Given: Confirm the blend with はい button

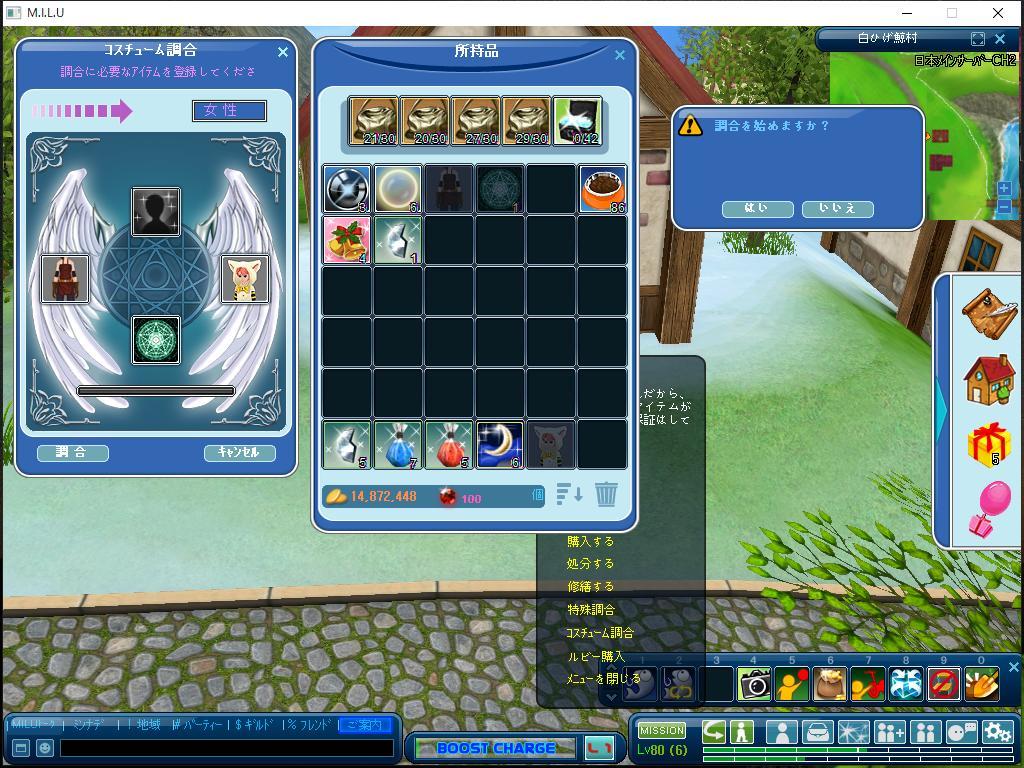Looking at the screenshot, I should [x=756, y=208].
